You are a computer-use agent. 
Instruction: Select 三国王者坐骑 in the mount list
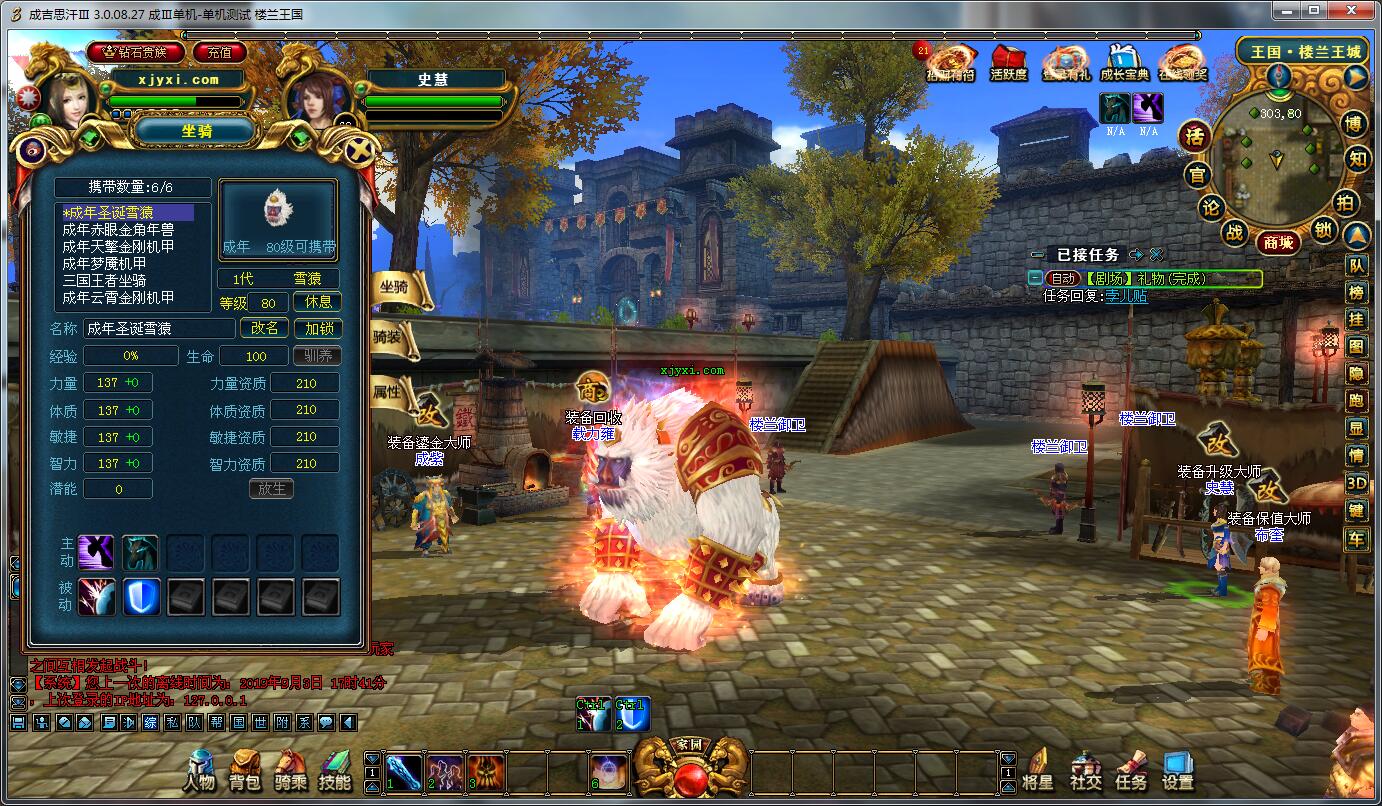pos(104,280)
